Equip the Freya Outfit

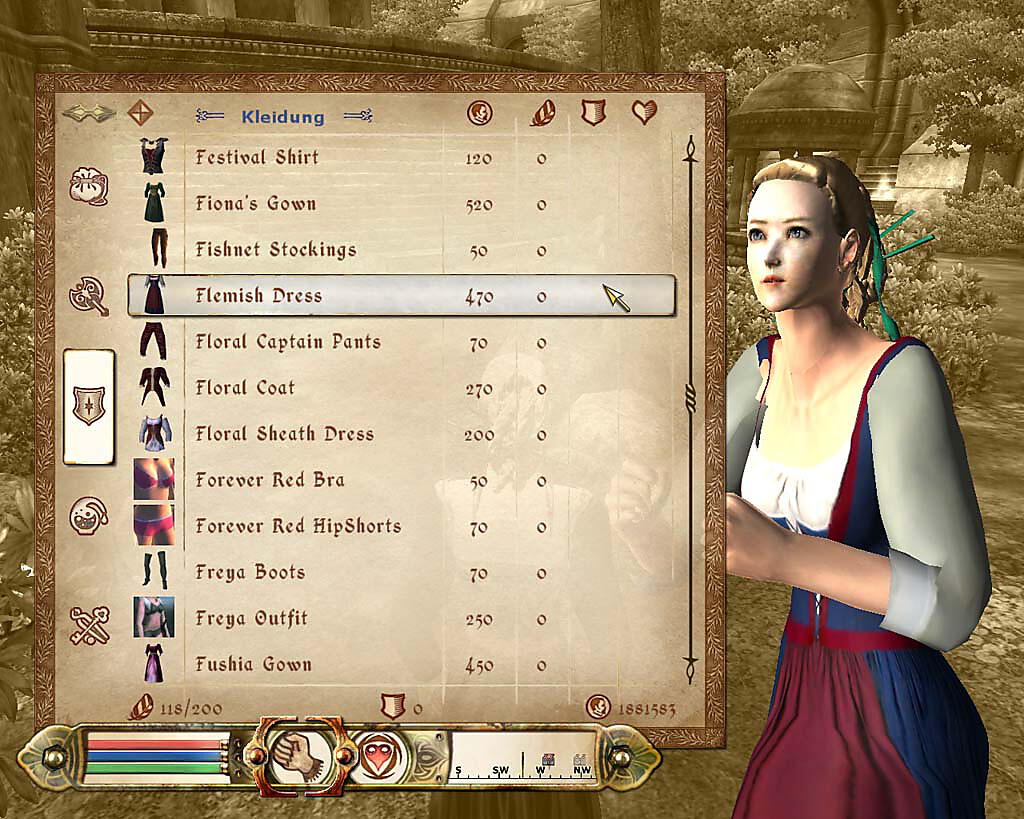251,618
